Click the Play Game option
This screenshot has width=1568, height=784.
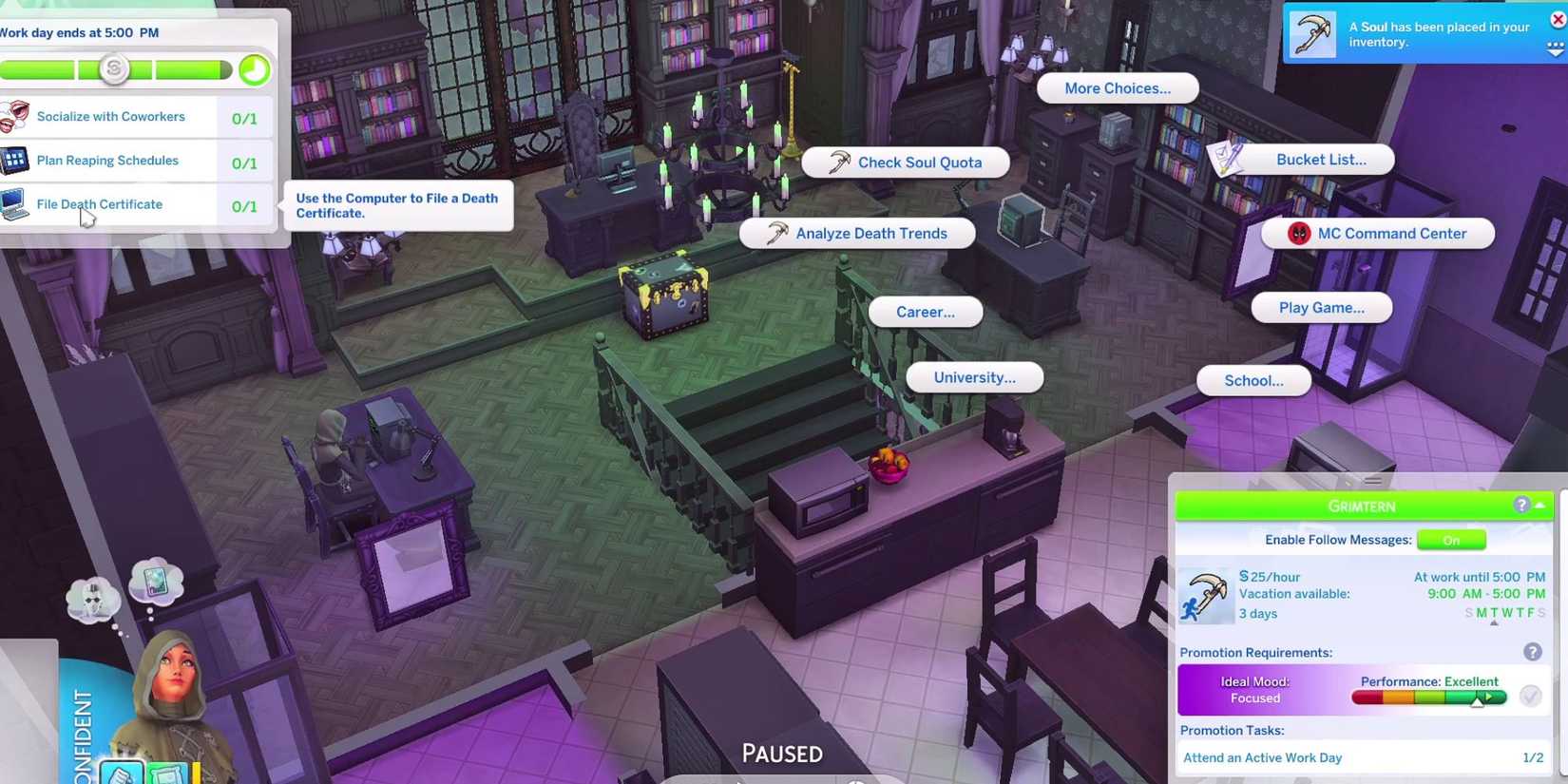click(x=1321, y=308)
